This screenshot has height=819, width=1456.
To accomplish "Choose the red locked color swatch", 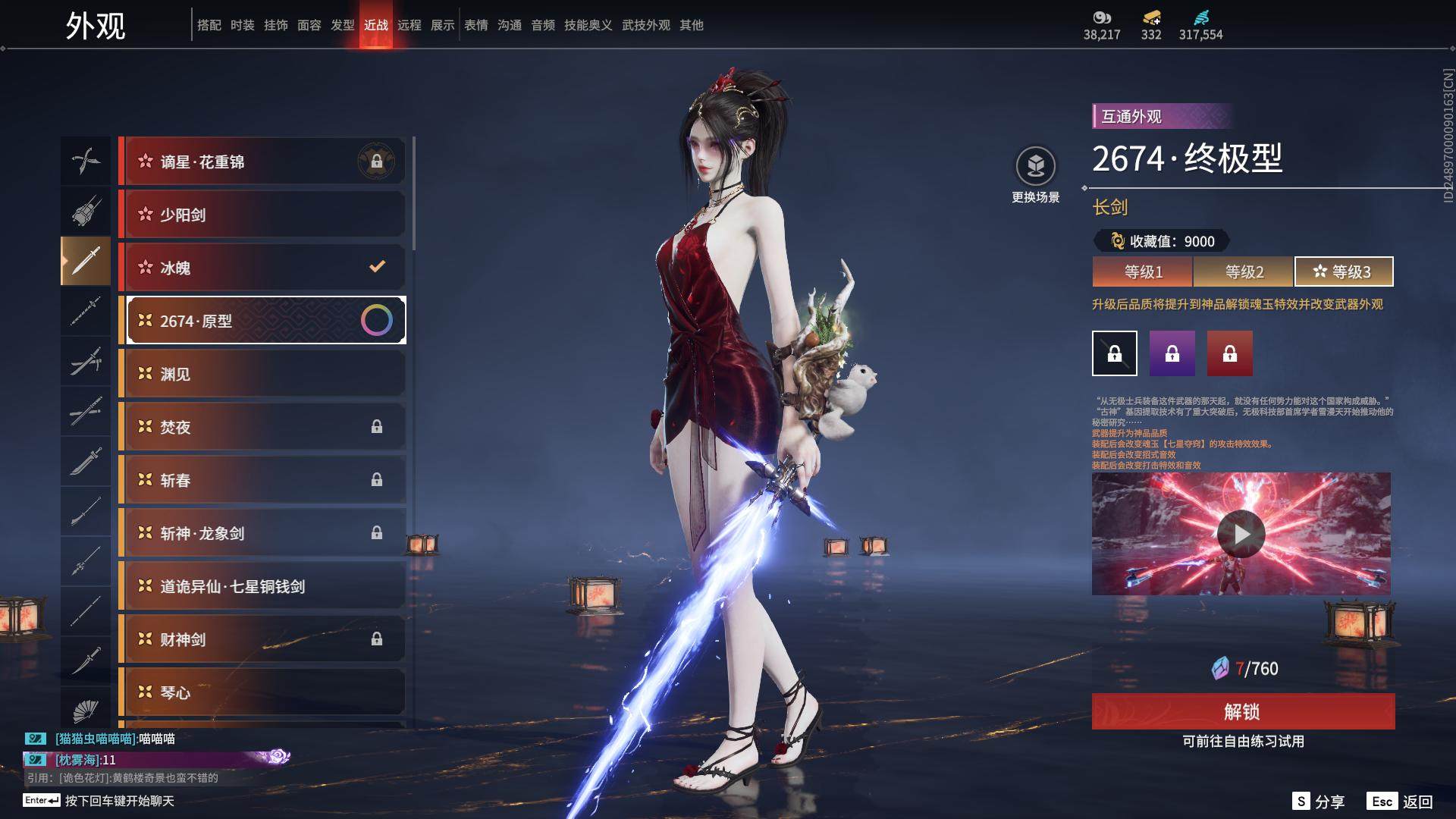I will [x=1230, y=353].
